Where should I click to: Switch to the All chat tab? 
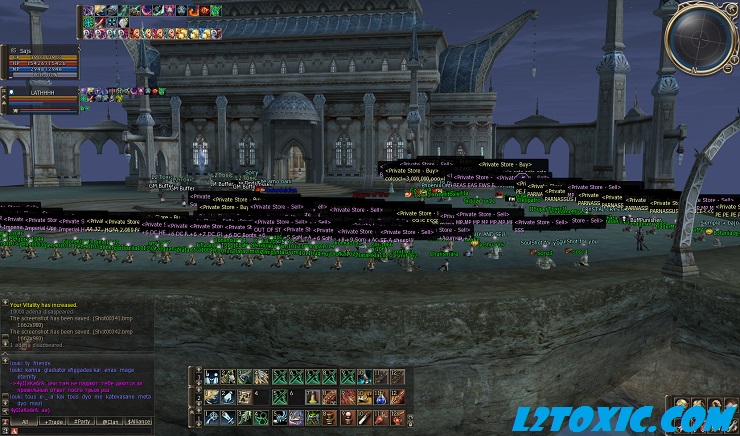click(24, 422)
